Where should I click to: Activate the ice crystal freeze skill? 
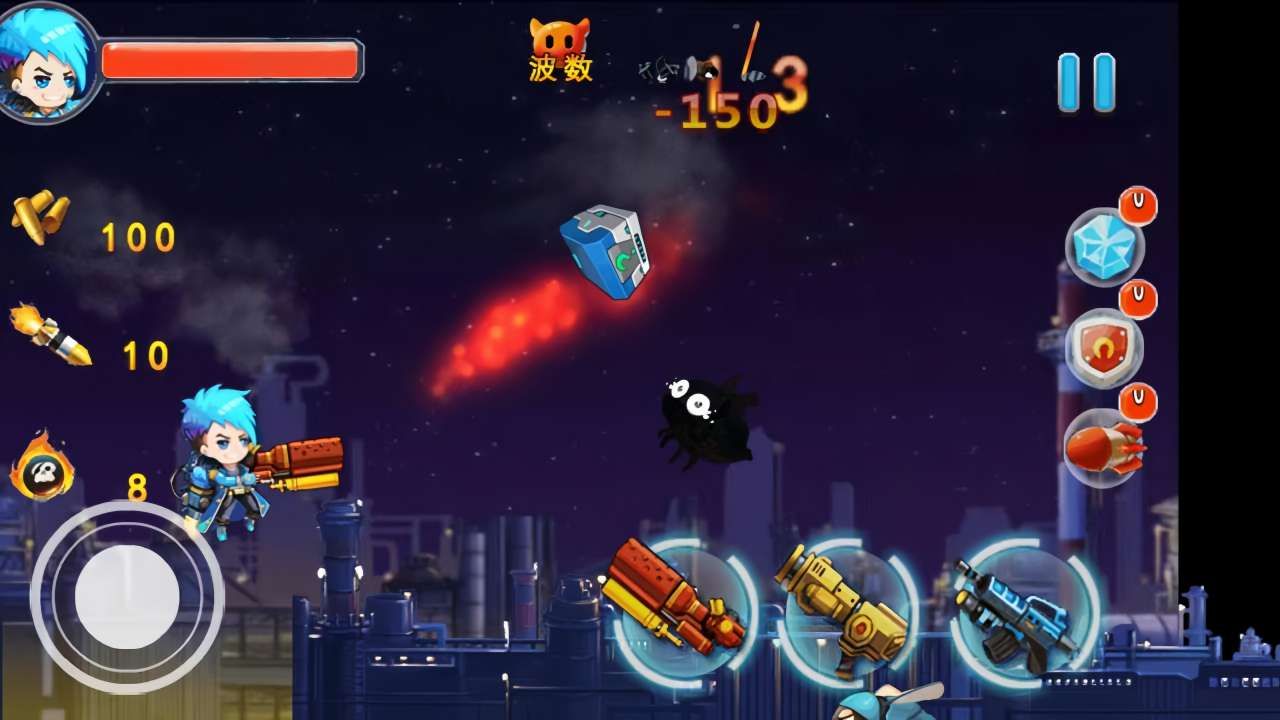tap(1105, 247)
